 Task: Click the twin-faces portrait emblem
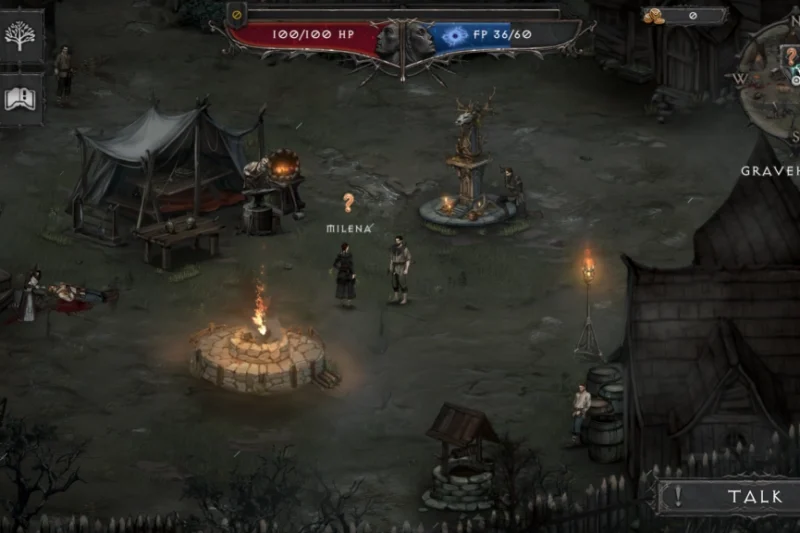(x=405, y=40)
